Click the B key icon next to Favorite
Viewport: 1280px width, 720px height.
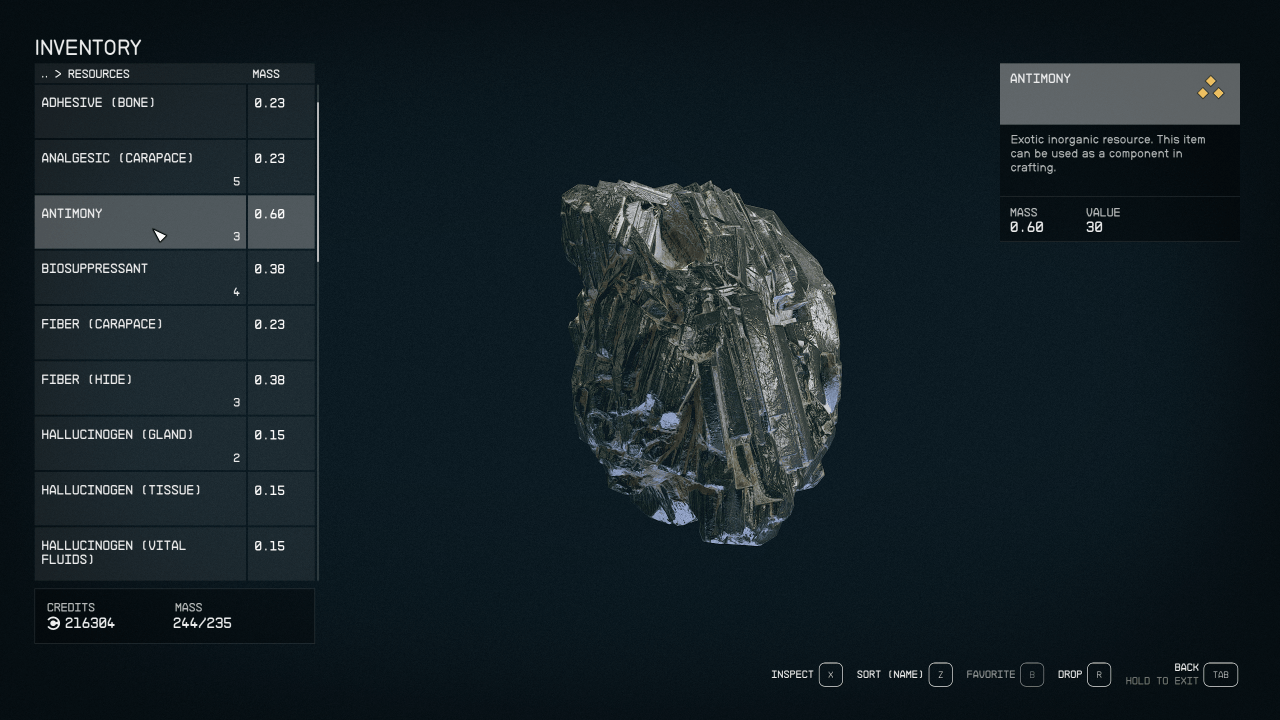coord(1032,674)
